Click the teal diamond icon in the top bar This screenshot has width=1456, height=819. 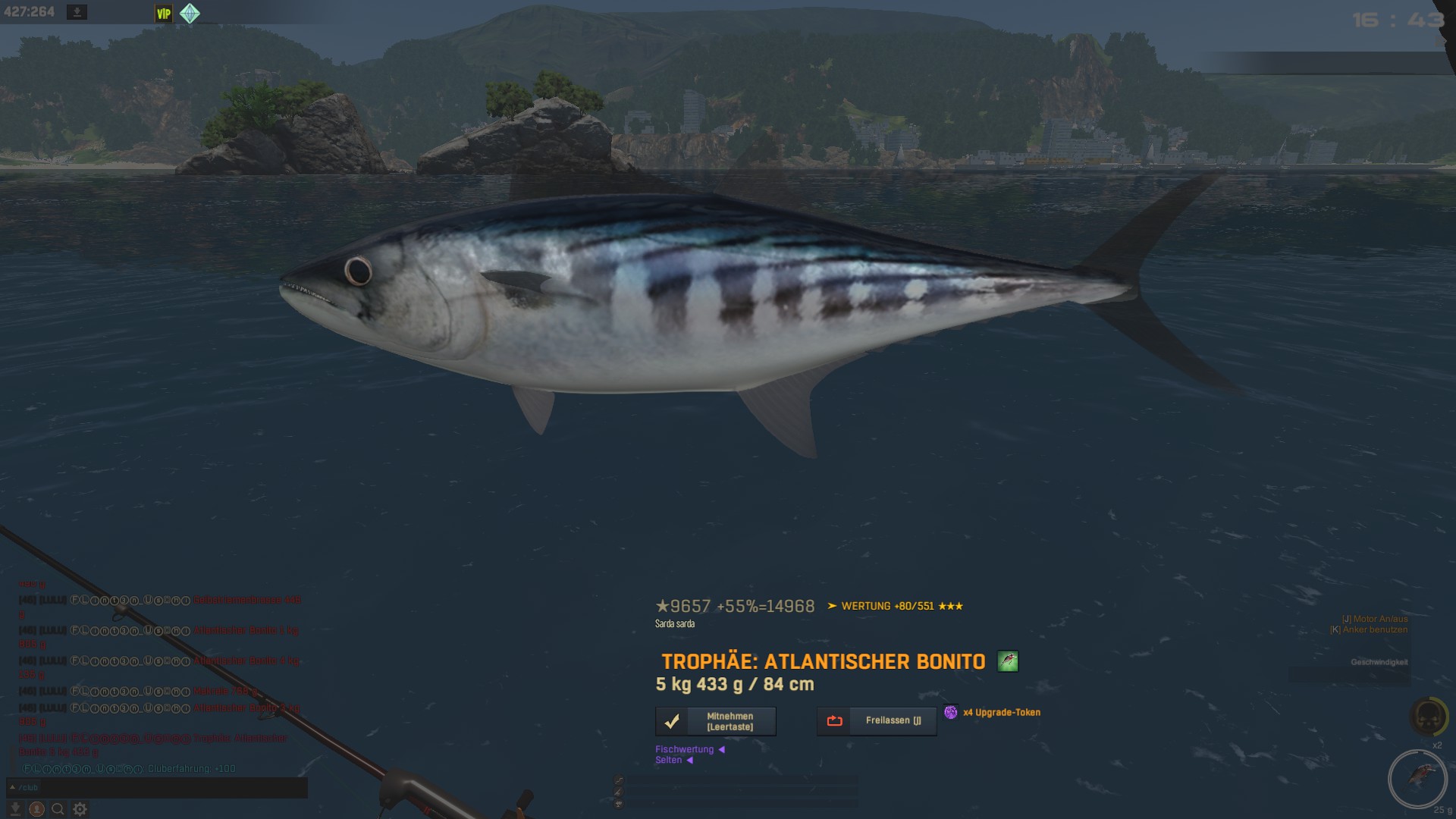(x=190, y=14)
